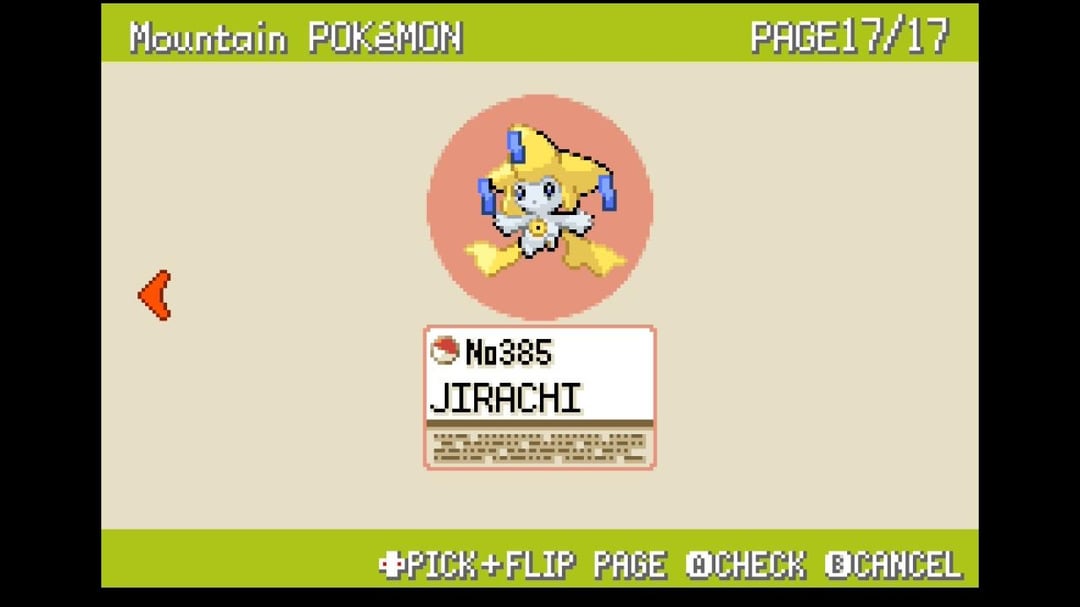Screen dimensions: 1080x607
Task: Select the Jirachi No385 entry card
Action: click(539, 396)
